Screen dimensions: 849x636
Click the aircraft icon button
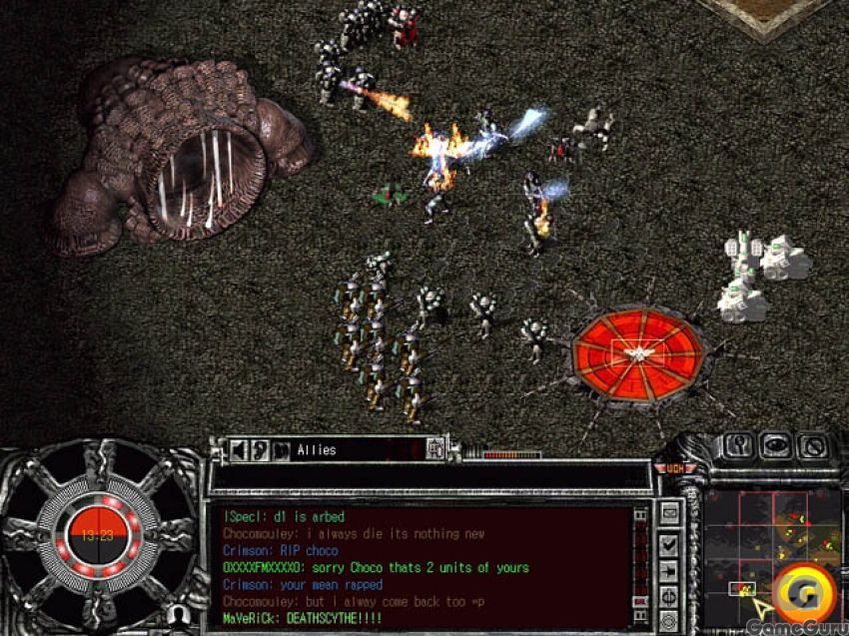pos(668,571)
